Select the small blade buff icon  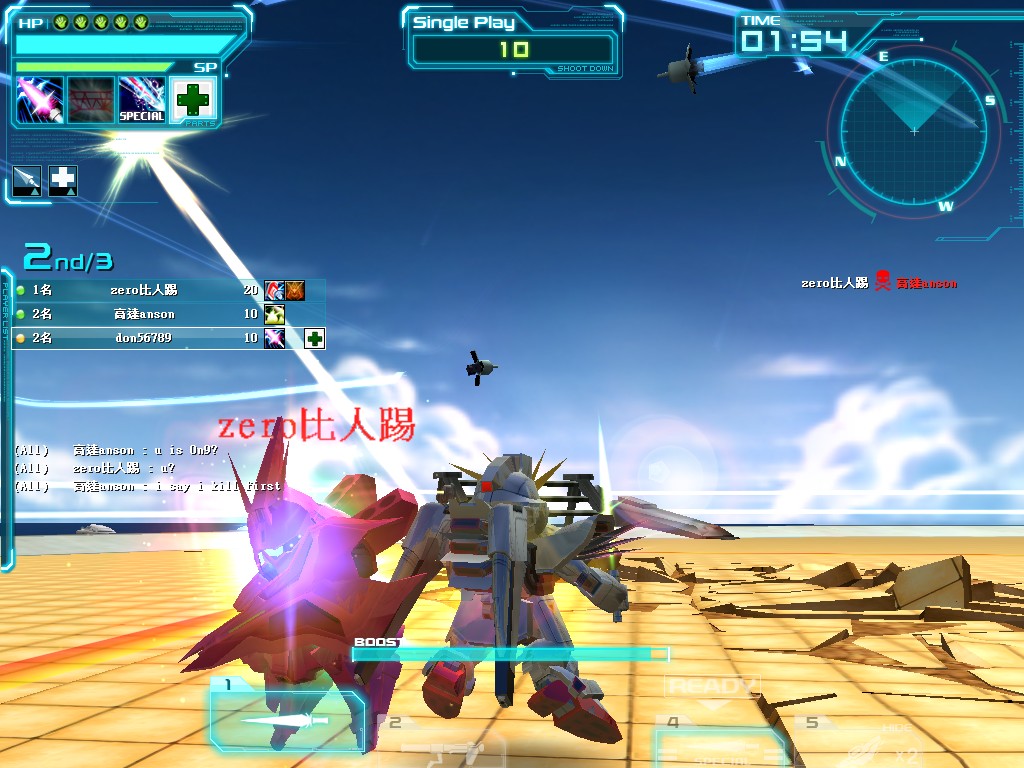(x=27, y=180)
